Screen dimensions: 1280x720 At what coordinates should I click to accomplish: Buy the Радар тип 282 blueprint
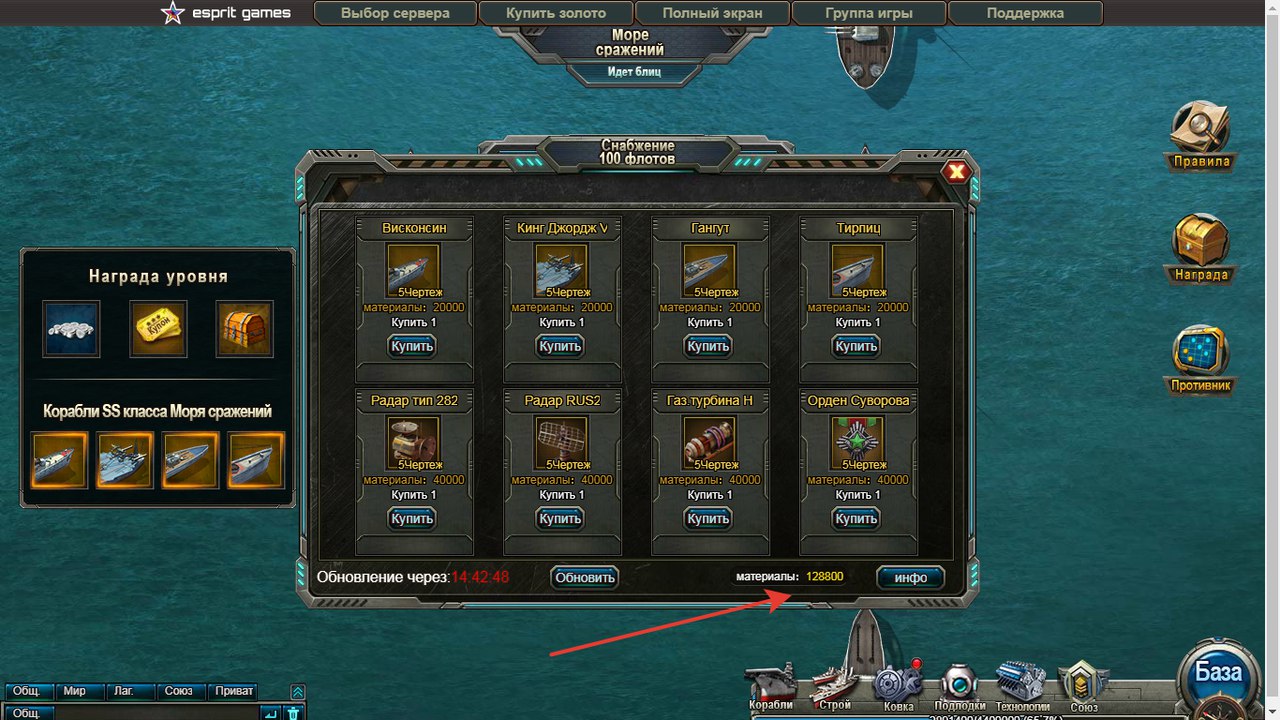(x=412, y=518)
